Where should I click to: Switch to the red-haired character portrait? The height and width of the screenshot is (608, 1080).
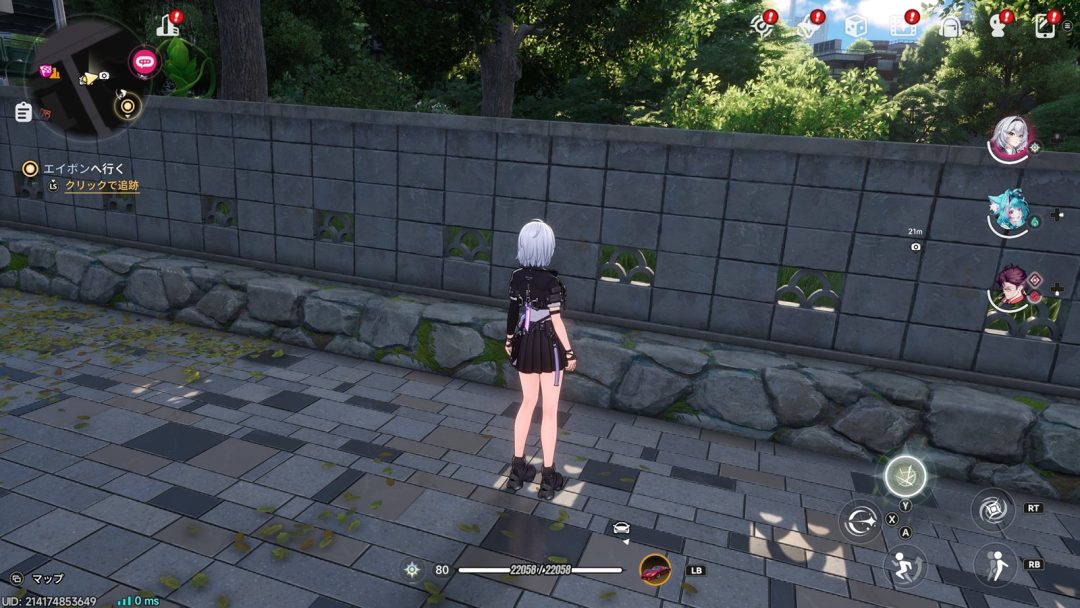[x=1009, y=287]
